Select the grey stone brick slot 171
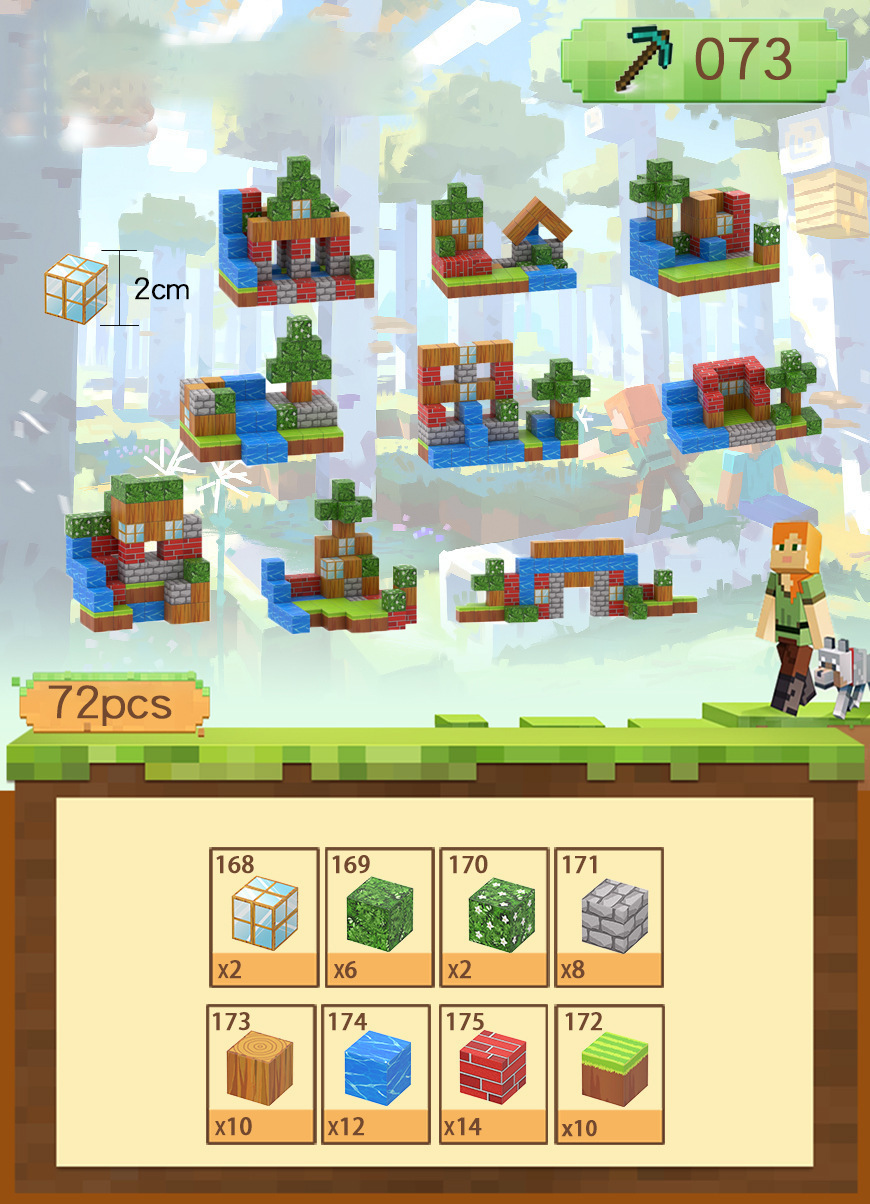The height and width of the screenshot is (1204, 870). [609, 917]
